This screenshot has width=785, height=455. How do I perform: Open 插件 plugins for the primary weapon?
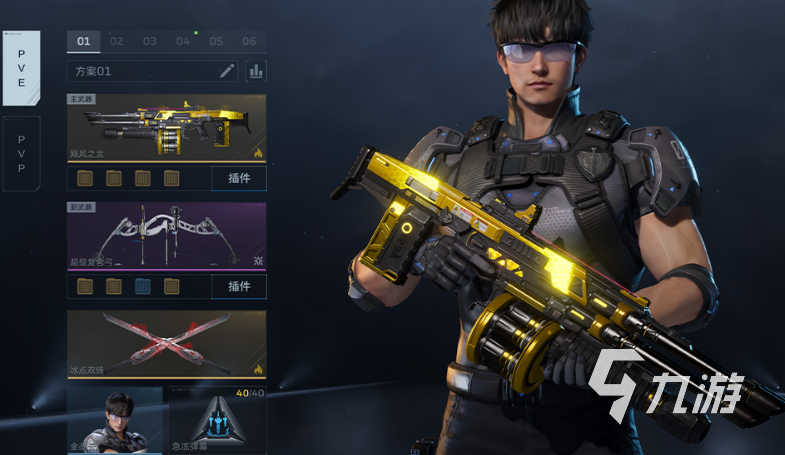(239, 178)
